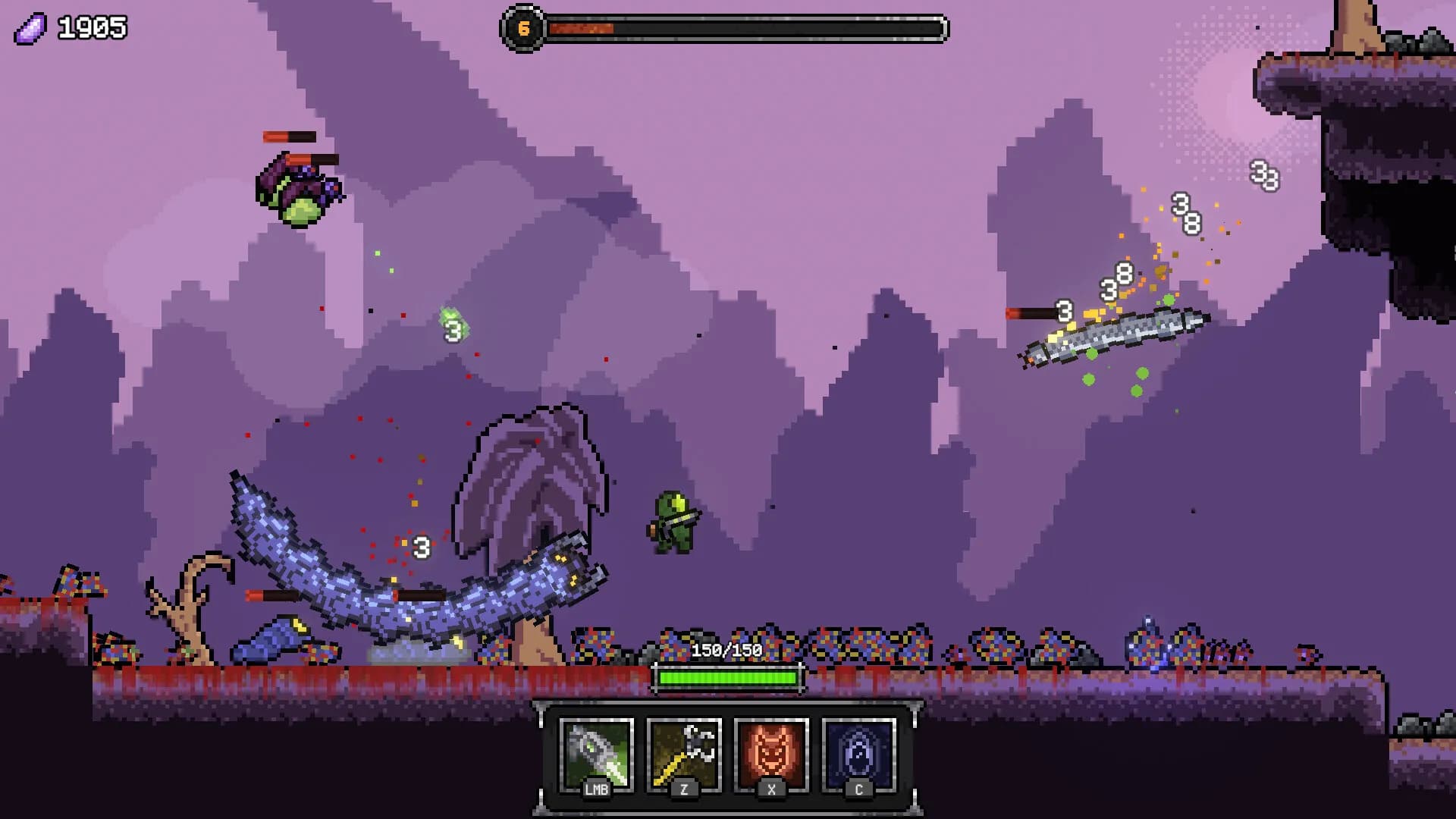This screenshot has height=819, width=1456.
Task: Use the blue portal ability slot
Action: click(858, 755)
